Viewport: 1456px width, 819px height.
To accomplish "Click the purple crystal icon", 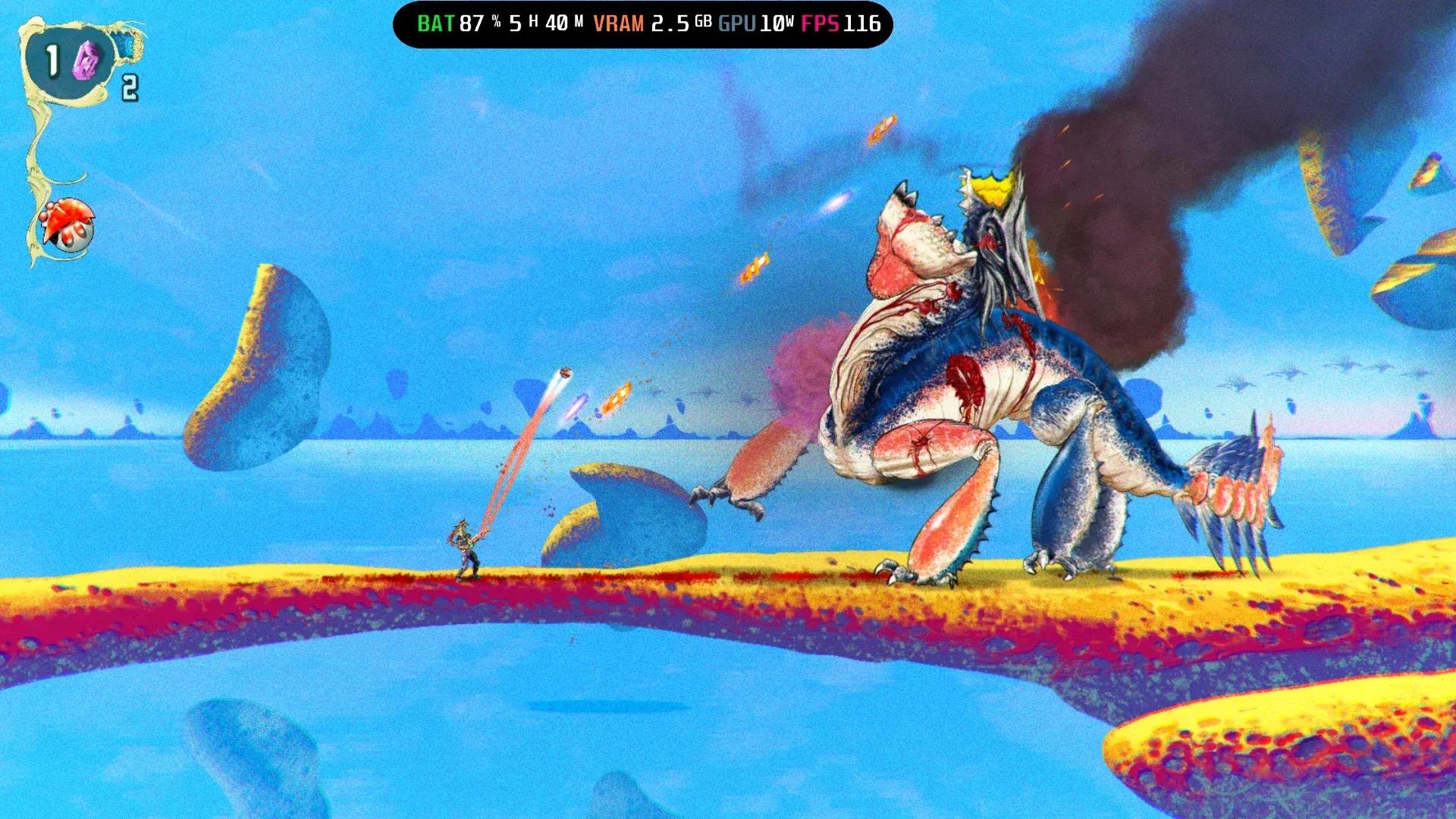I will pos(86,61).
